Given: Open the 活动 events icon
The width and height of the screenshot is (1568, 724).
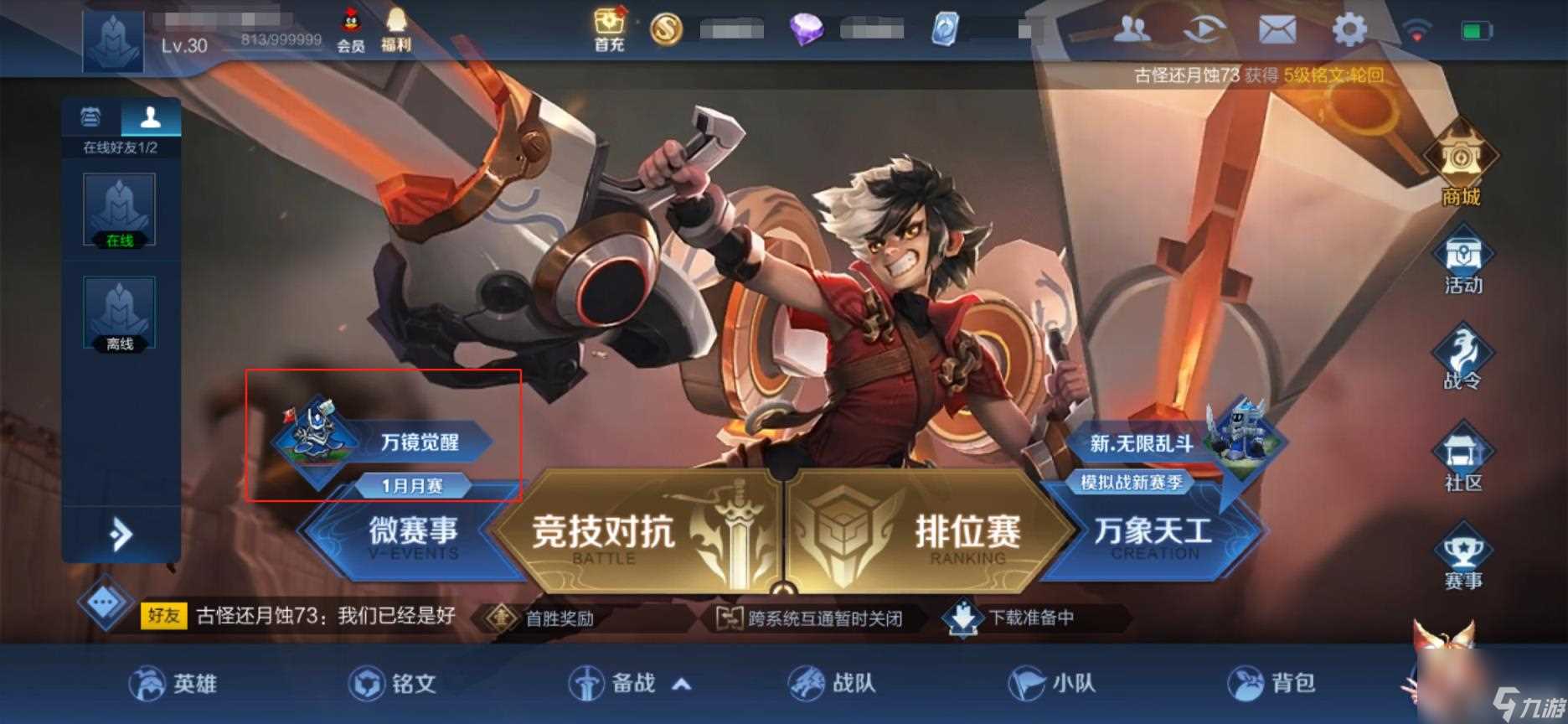Looking at the screenshot, I should tap(1463, 260).
